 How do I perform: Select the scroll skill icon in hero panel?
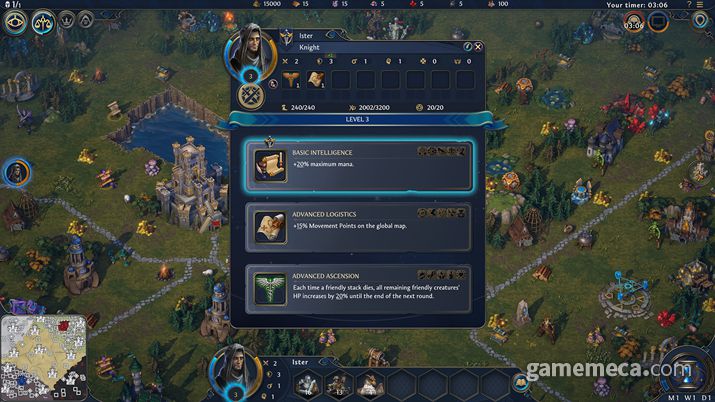click(315, 80)
